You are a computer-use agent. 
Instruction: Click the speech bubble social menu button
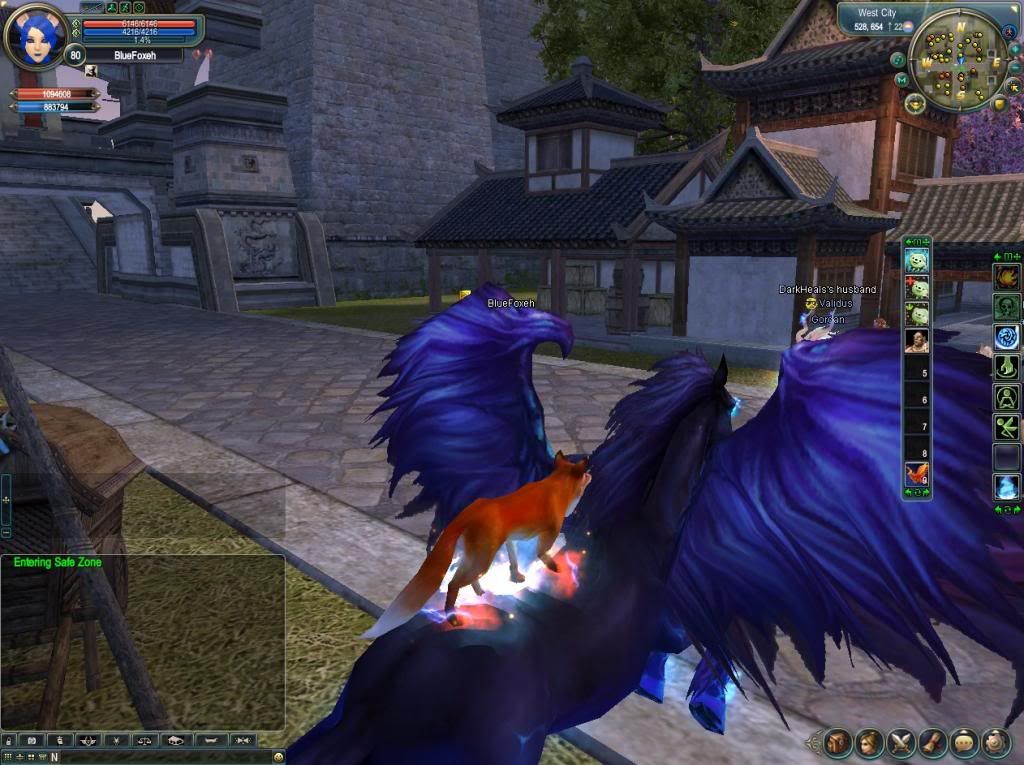click(963, 742)
